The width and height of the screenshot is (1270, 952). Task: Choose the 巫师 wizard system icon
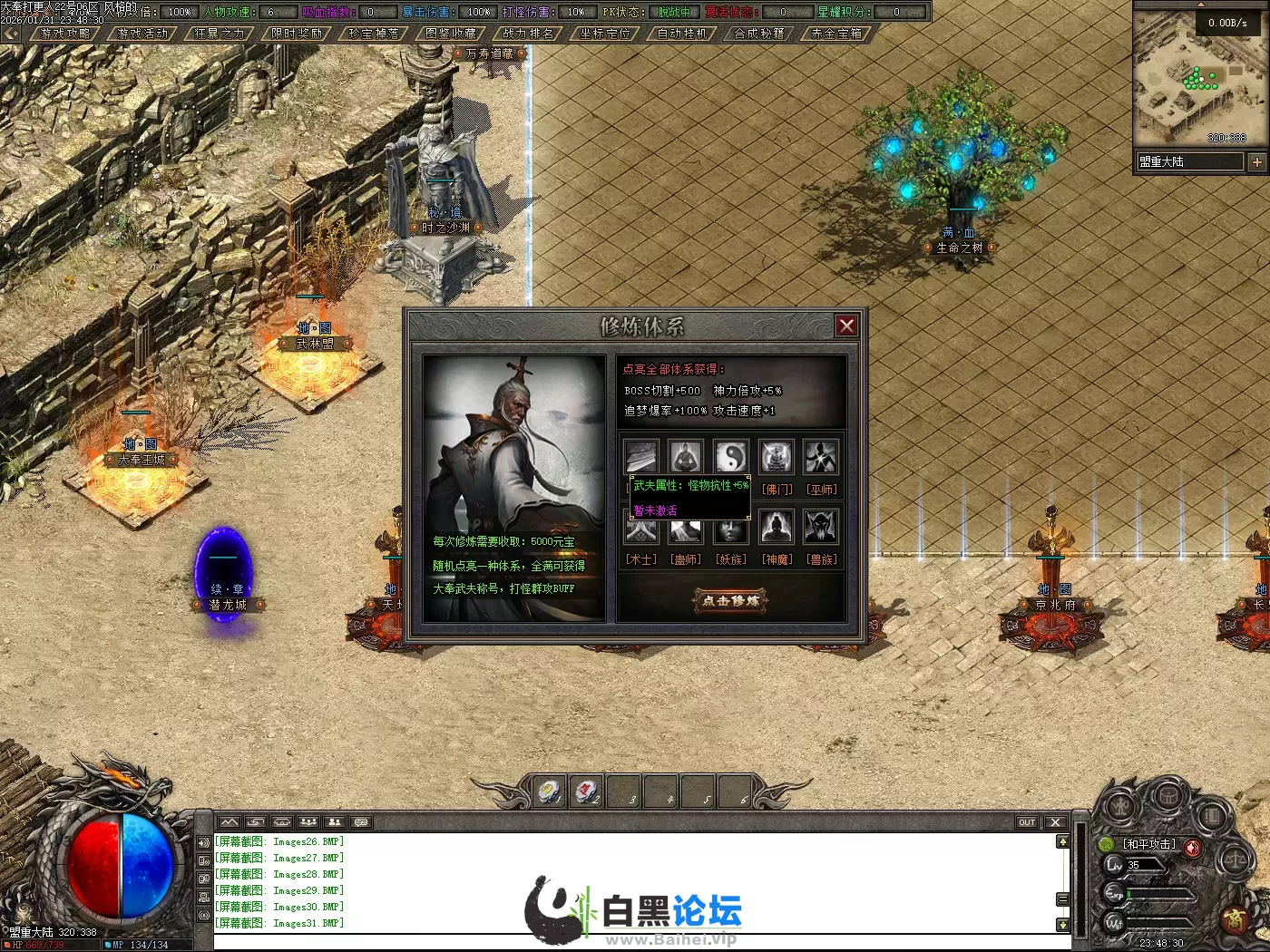click(822, 457)
